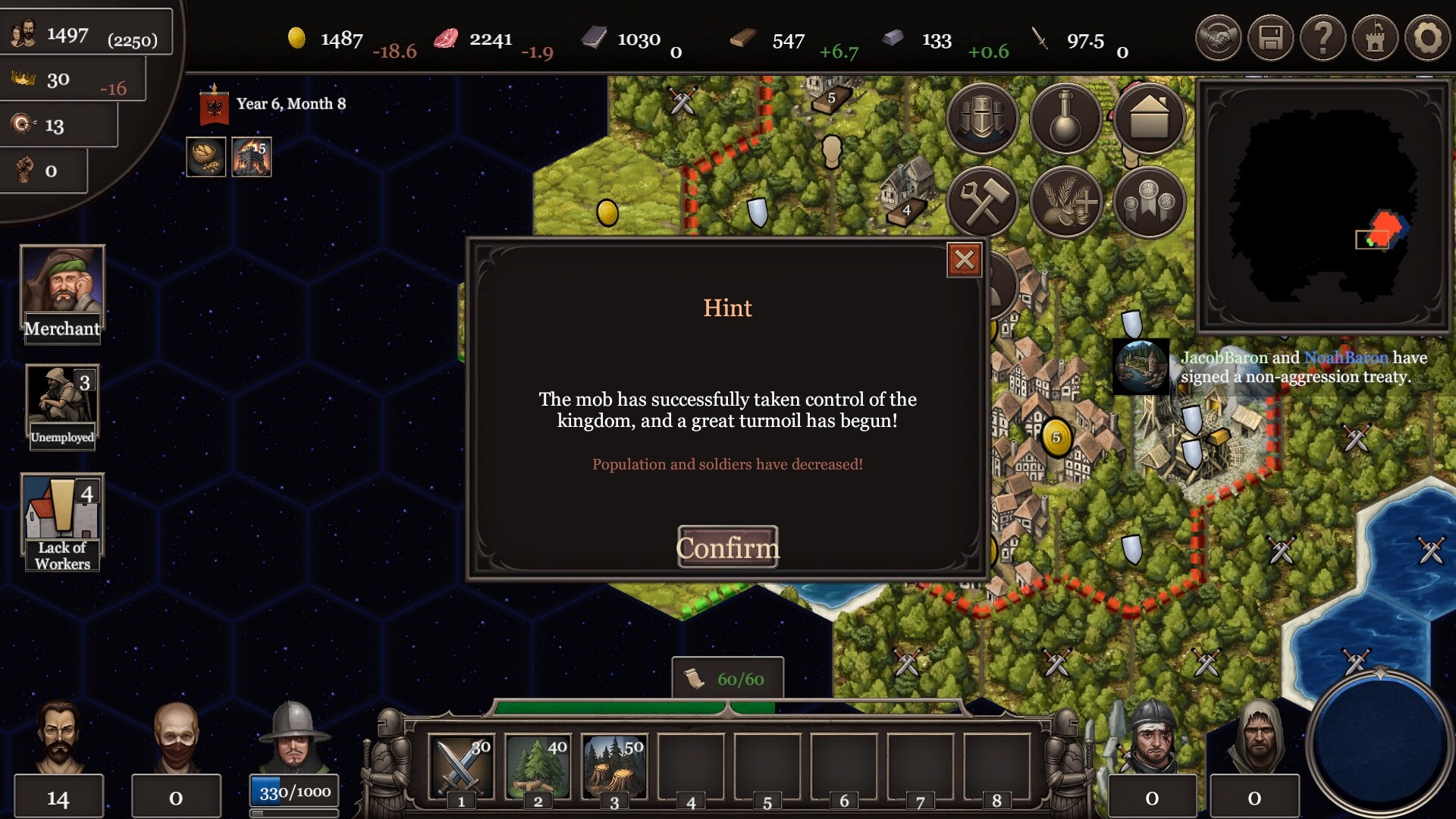Open the wheat farming menu
1456x819 pixels.
coord(1065,202)
